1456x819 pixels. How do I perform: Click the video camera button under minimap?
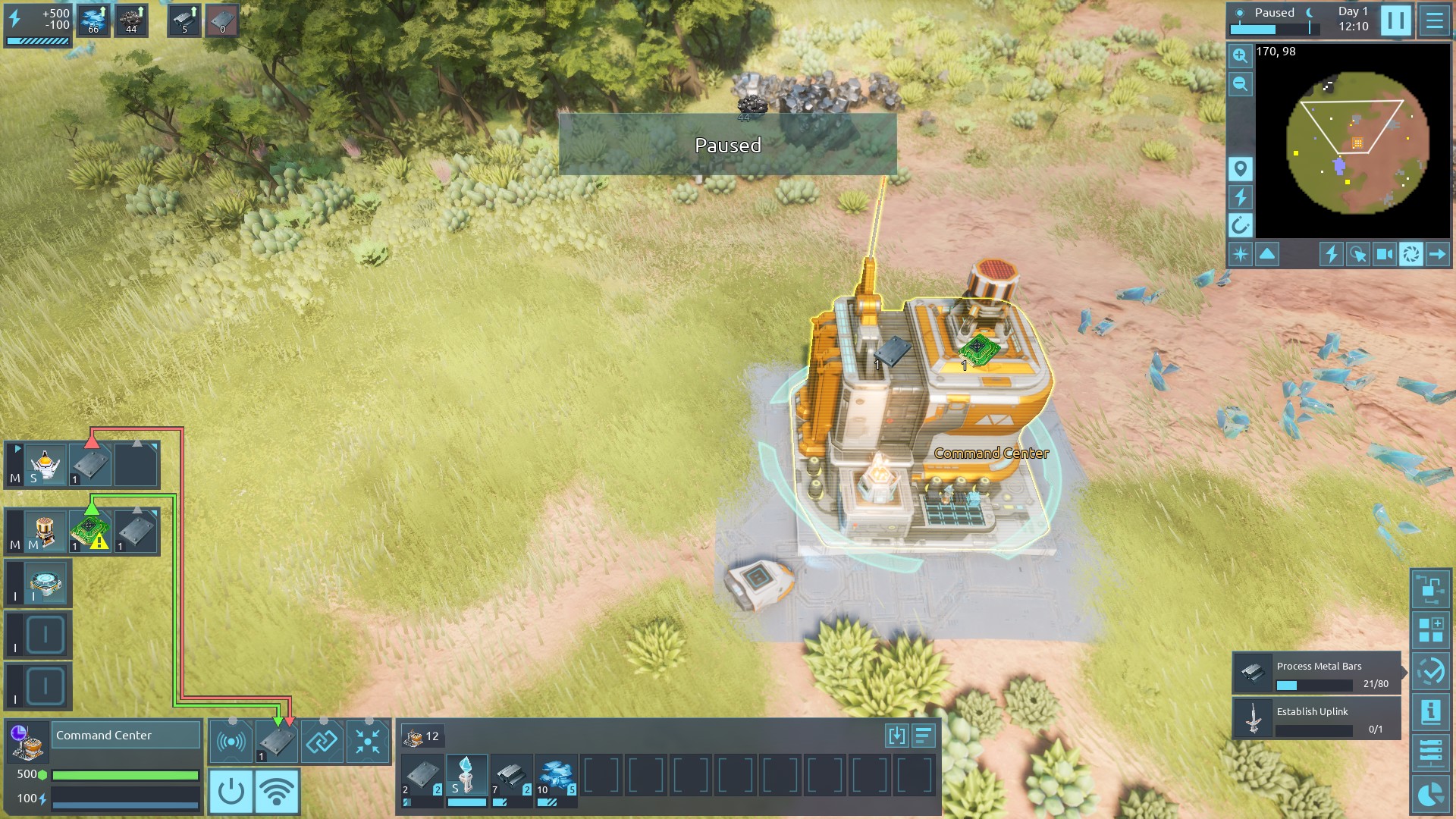(1384, 254)
